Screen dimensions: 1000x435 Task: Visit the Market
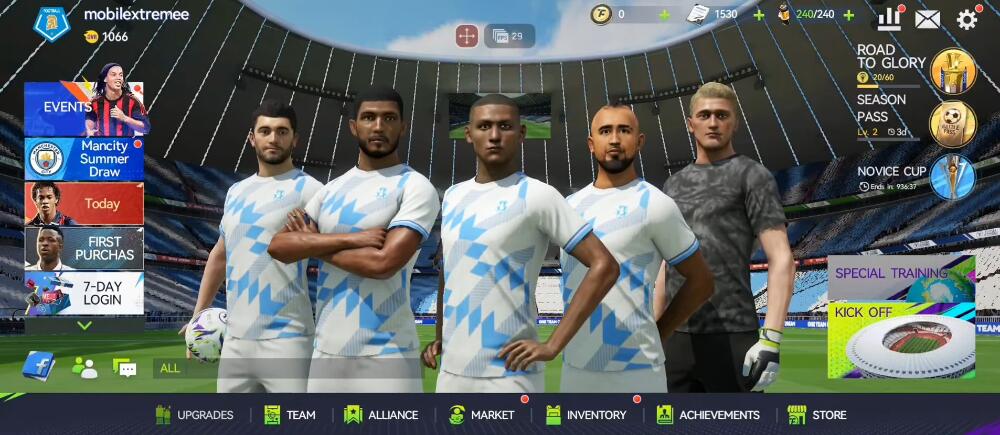coord(482,415)
